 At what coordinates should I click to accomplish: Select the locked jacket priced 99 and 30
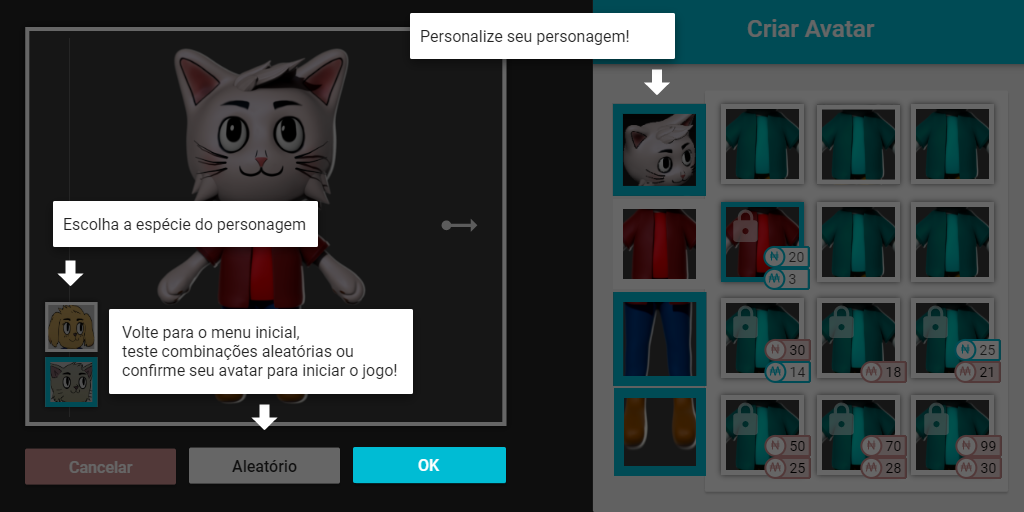pos(952,433)
